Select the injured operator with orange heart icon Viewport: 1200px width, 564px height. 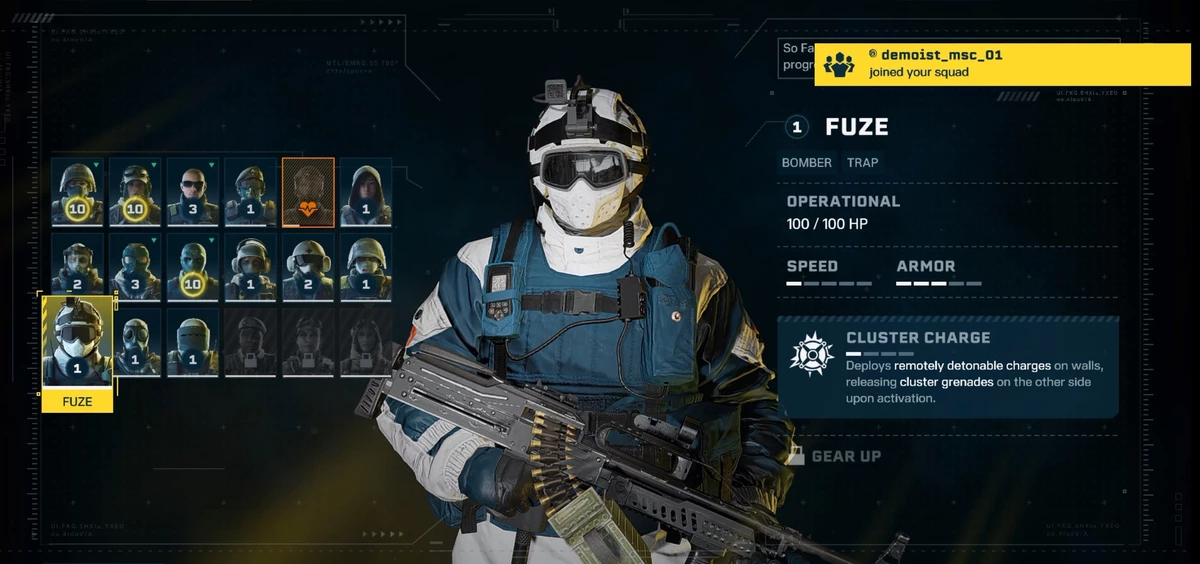(x=308, y=192)
